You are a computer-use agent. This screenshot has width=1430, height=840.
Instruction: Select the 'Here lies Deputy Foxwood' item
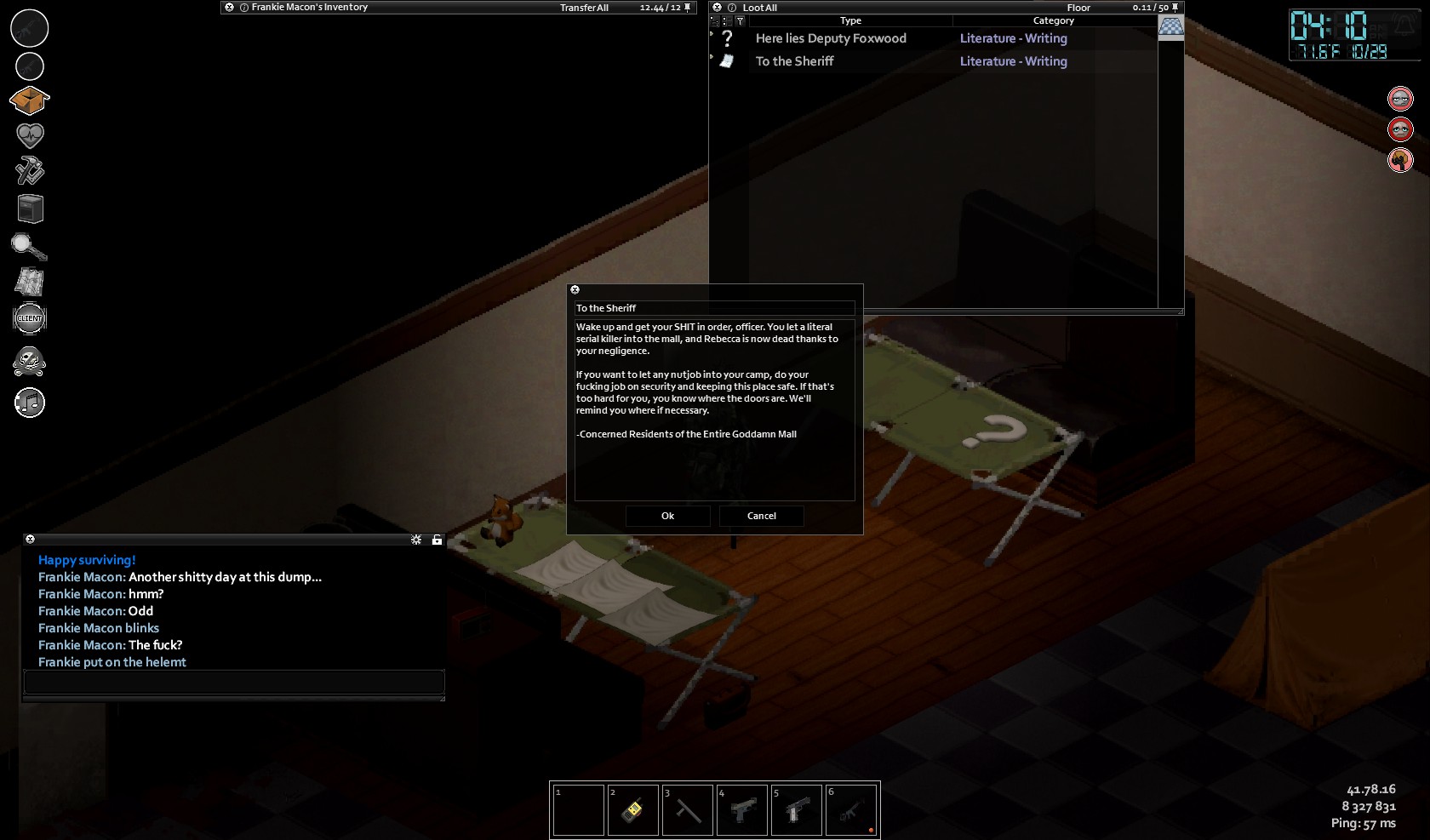830,38
